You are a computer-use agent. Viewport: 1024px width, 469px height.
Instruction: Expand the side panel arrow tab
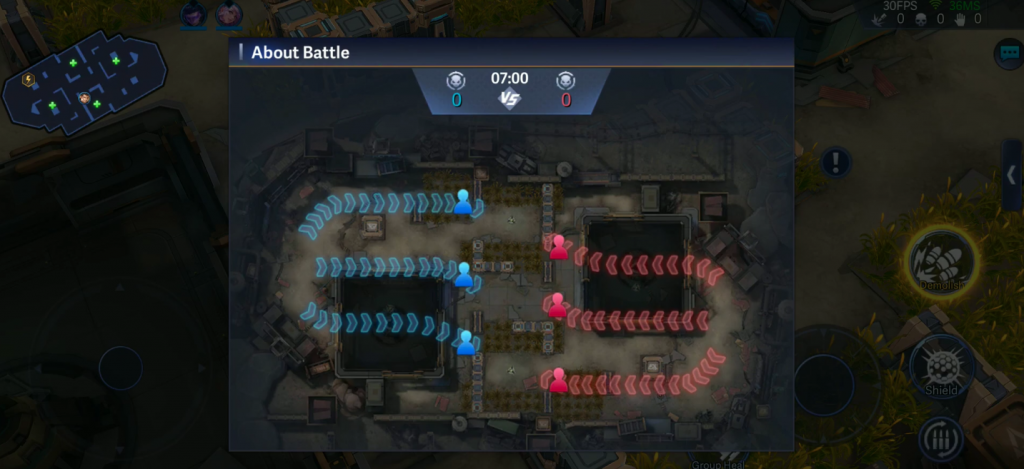point(1012,176)
